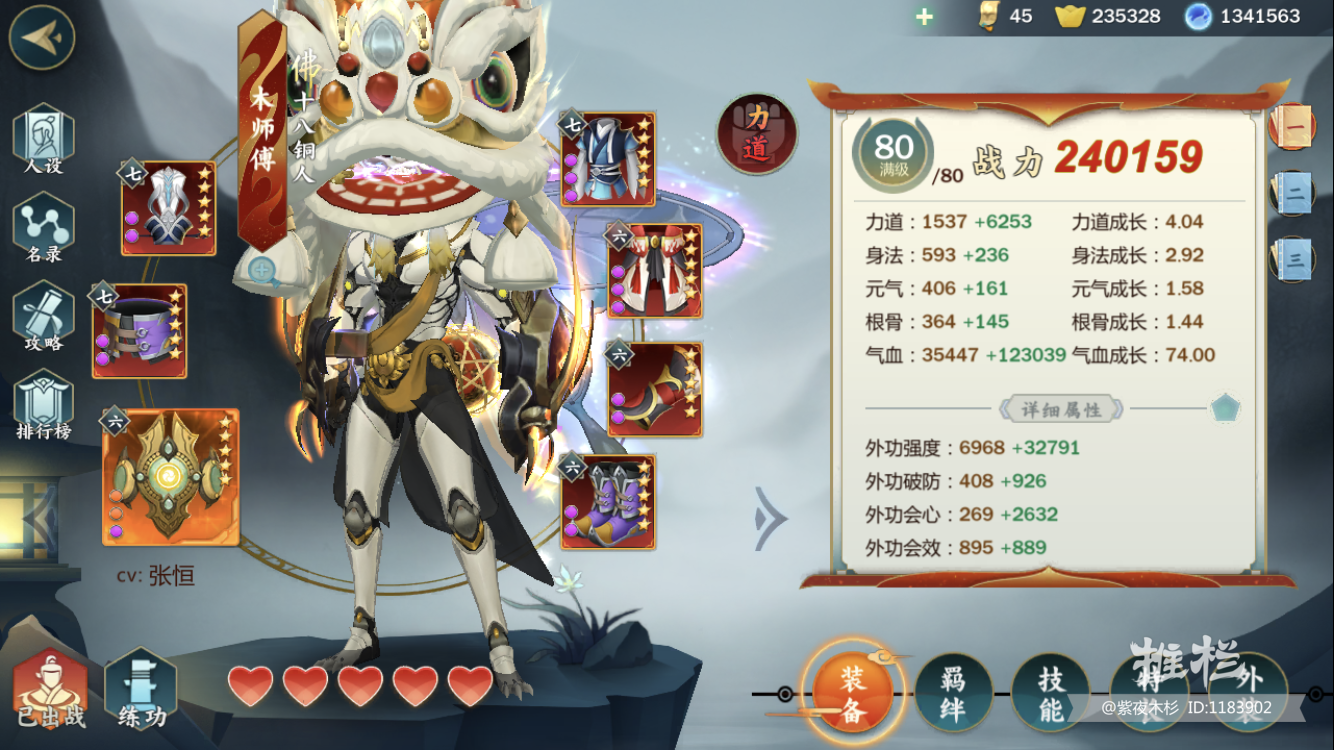Select the blue robe armor slot
Image resolution: width=1334 pixels, height=750 pixels.
point(608,160)
